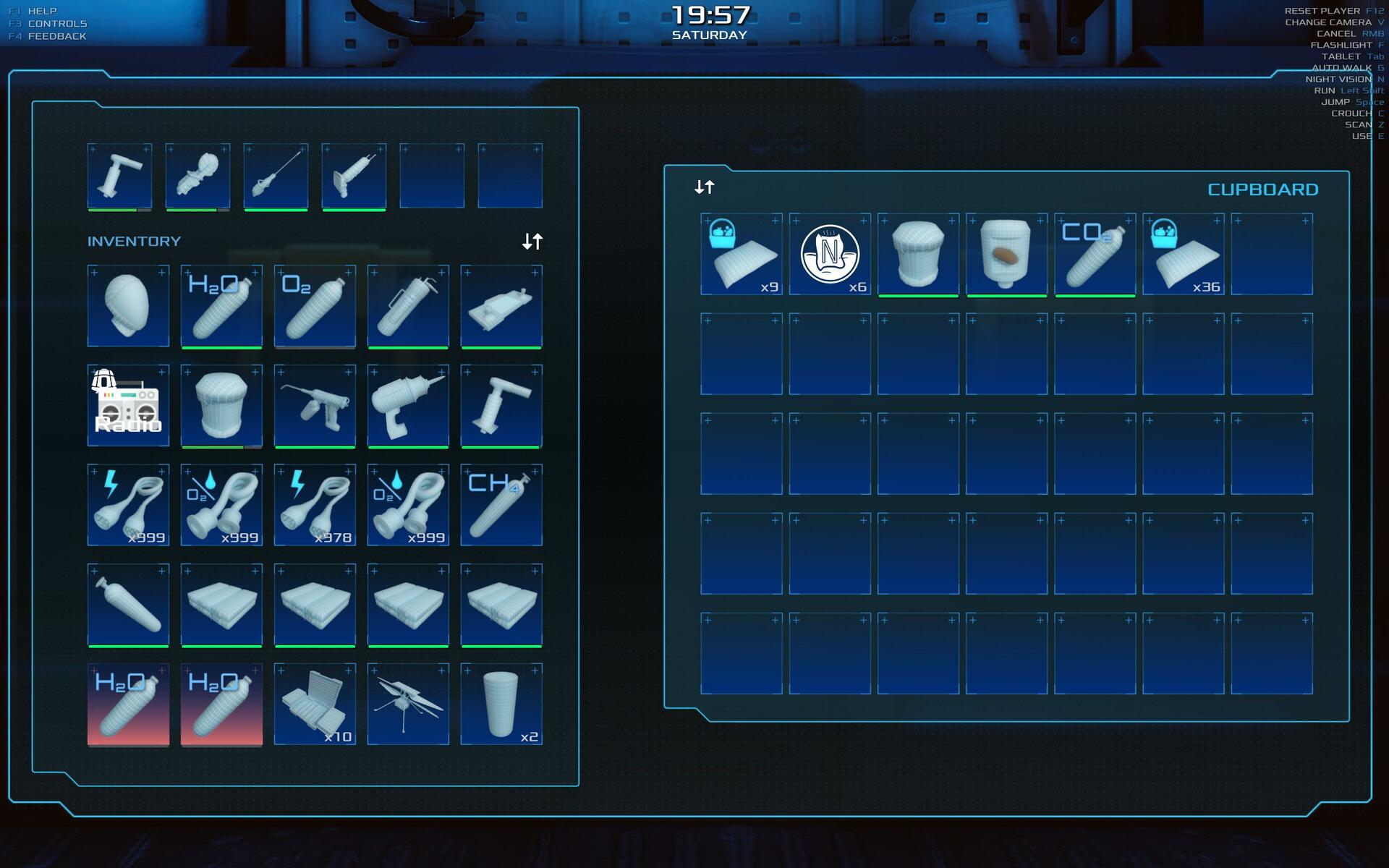Choose the spray gun tool in inventory
Screen dimensions: 1389x868
click(315, 405)
